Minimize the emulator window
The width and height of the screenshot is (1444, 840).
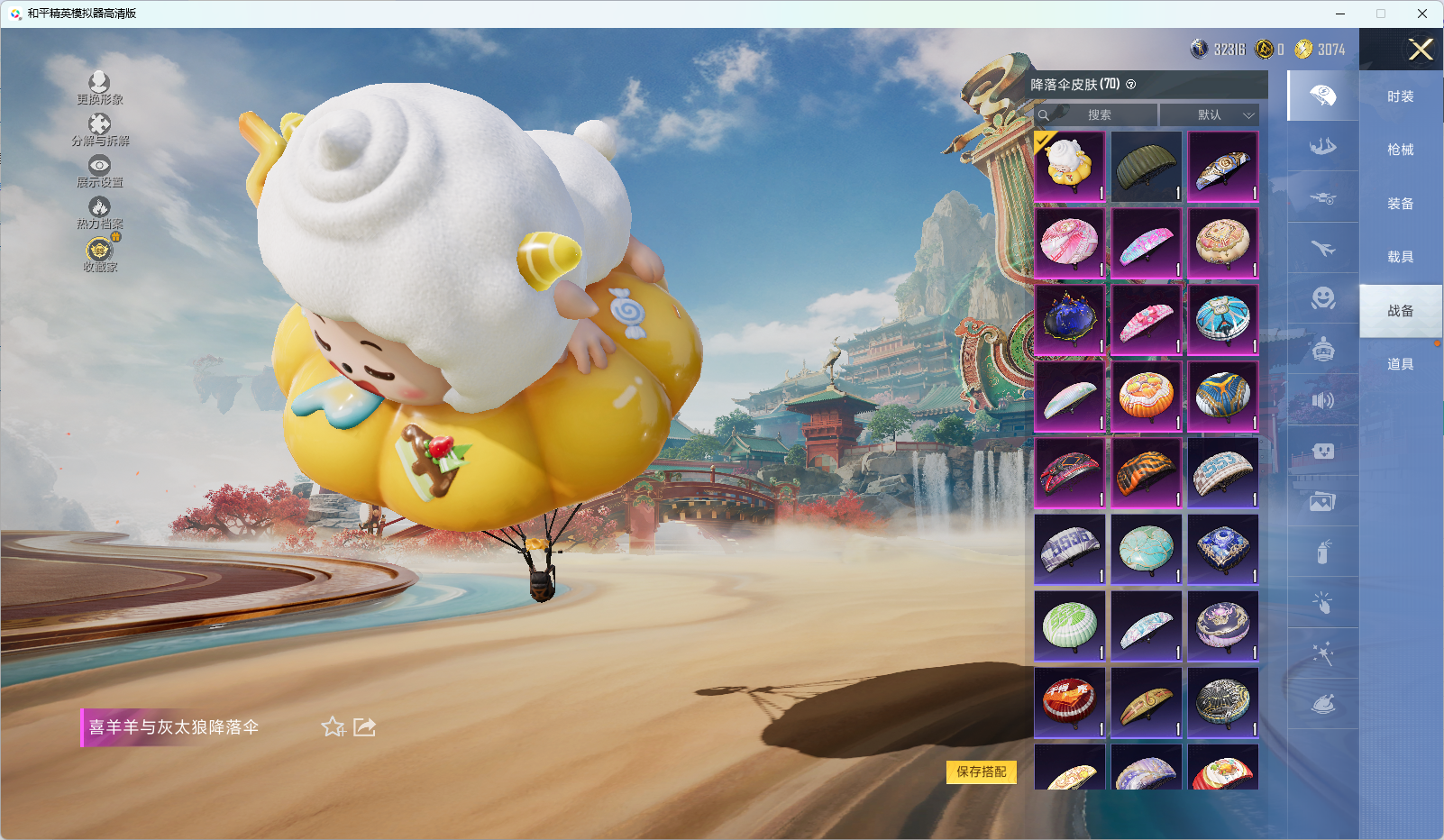[x=1340, y=14]
